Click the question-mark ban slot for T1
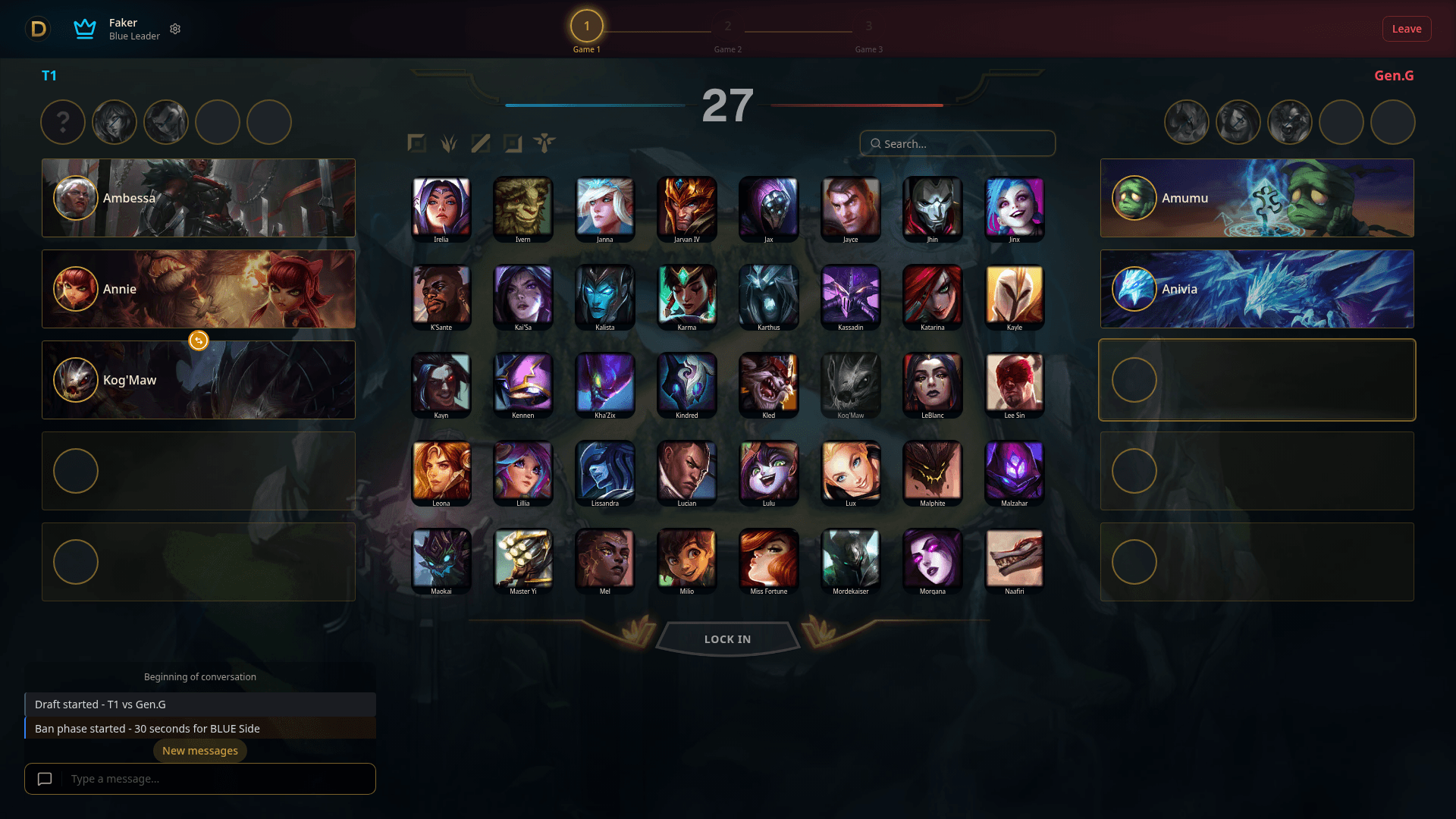Image resolution: width=1456 pixels, height=819 pixels. click(63, 122)
